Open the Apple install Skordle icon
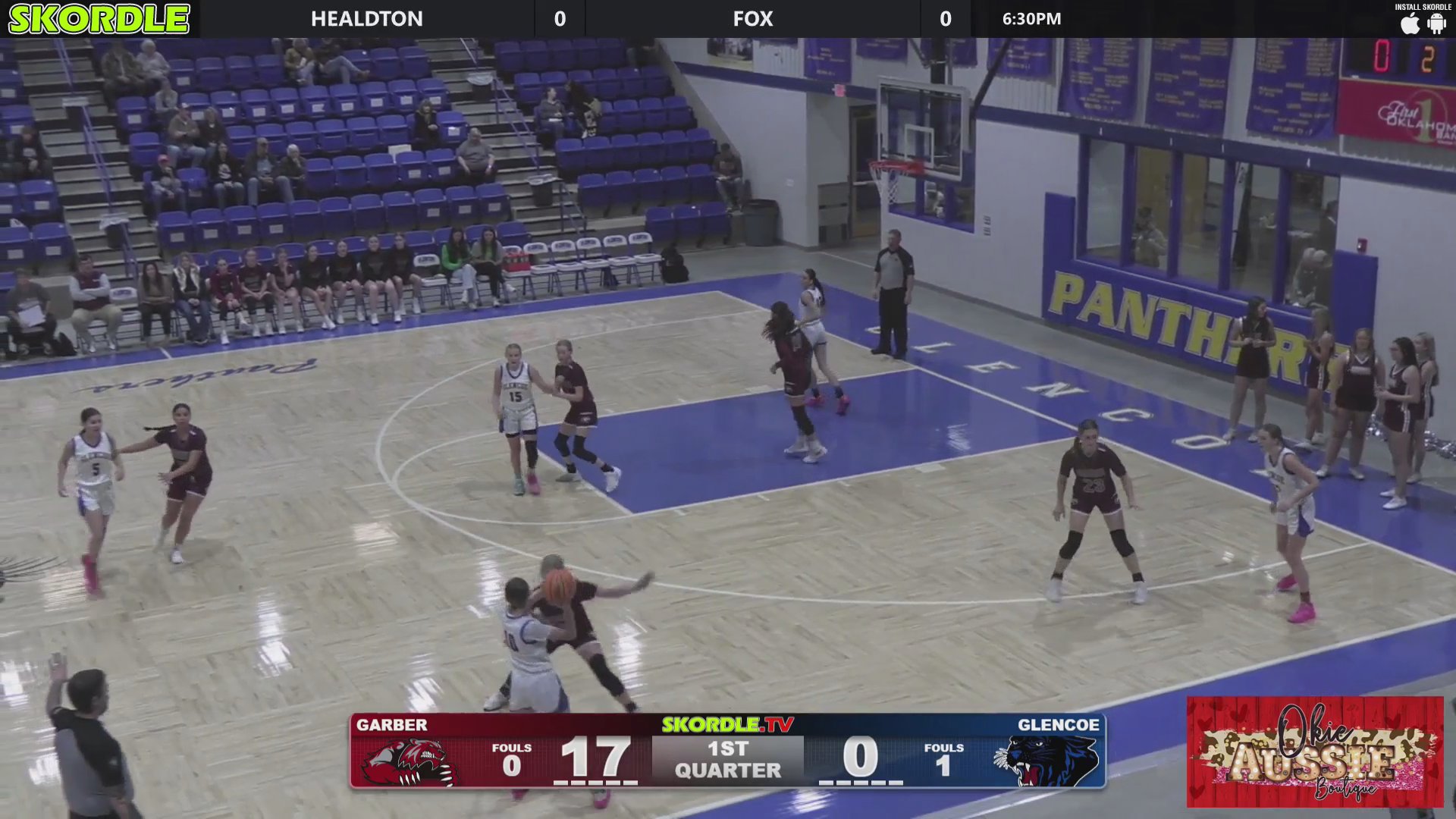This screenshot has width=1456, height=819. pos(1410,24)
